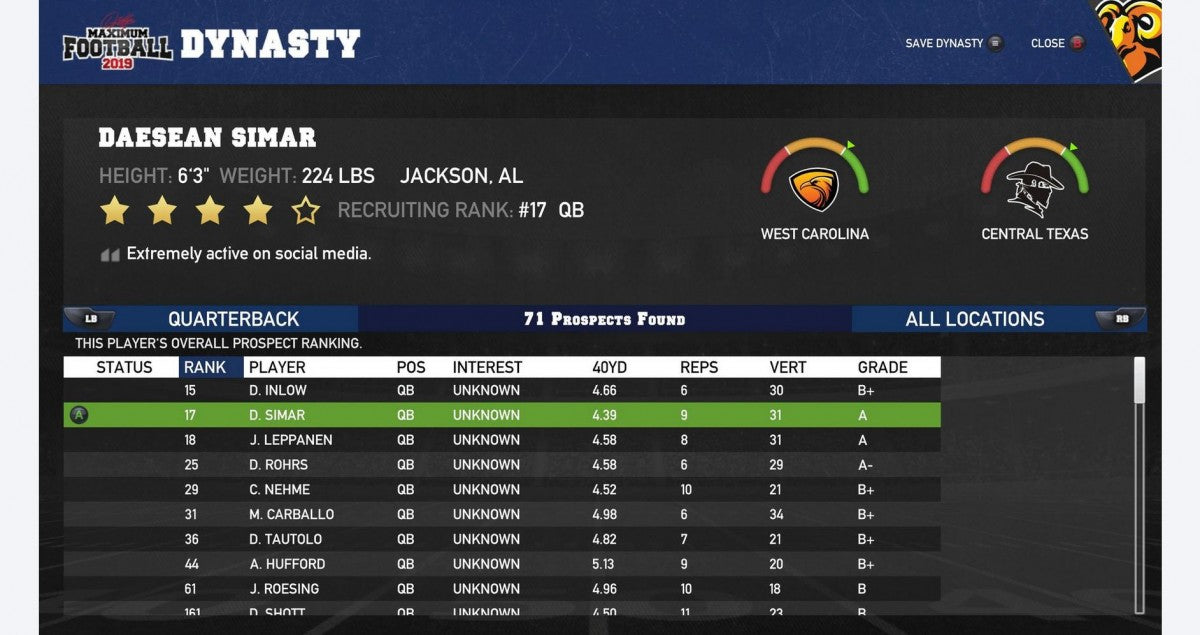Click the highlighted D. Simar row
Image resolution: width=1200 pixels, height=635 pixels.
pyautogui.click(x=500, y=415)
